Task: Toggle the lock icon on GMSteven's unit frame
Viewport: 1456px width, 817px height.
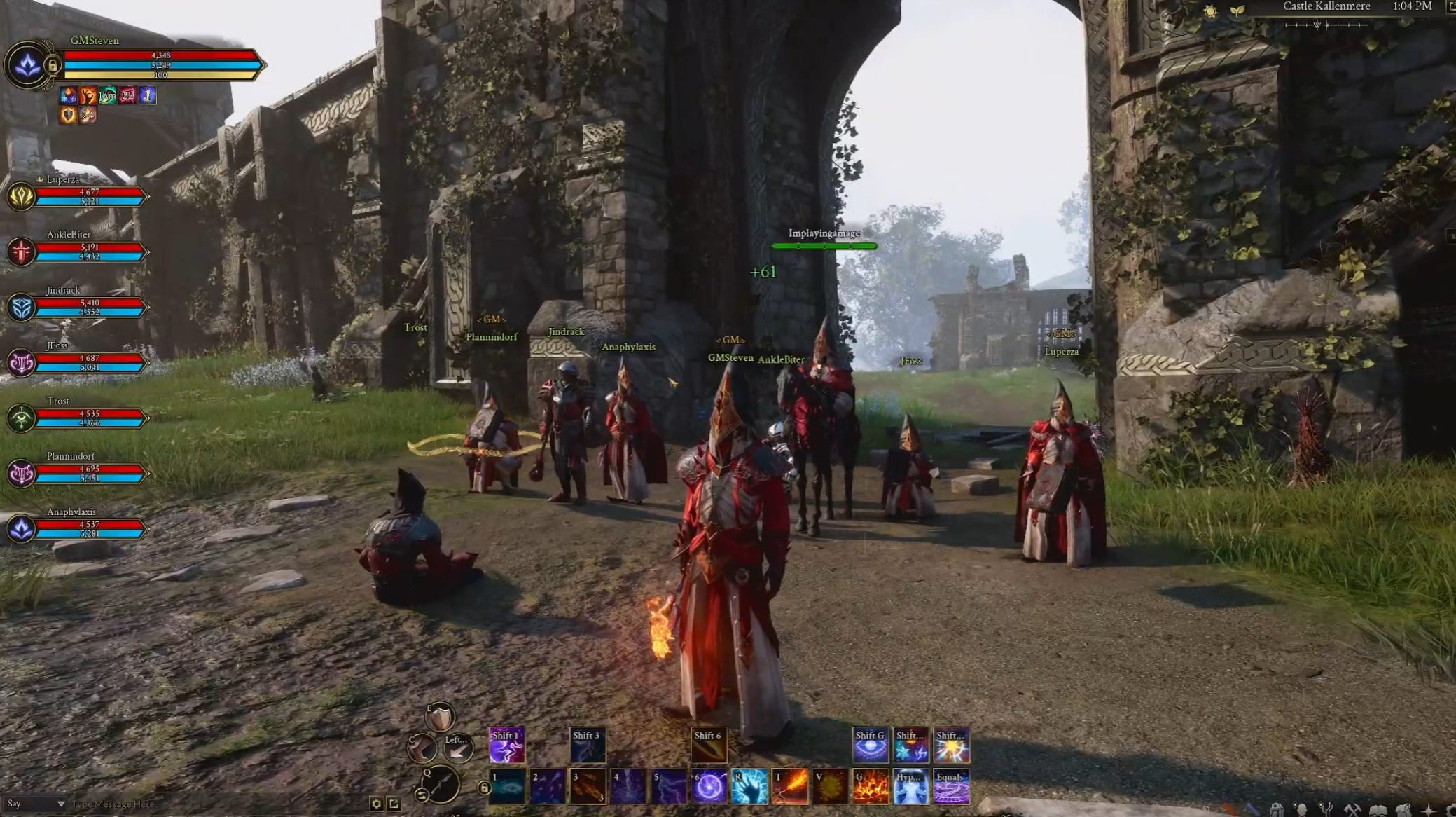Action: click(53, 64)
